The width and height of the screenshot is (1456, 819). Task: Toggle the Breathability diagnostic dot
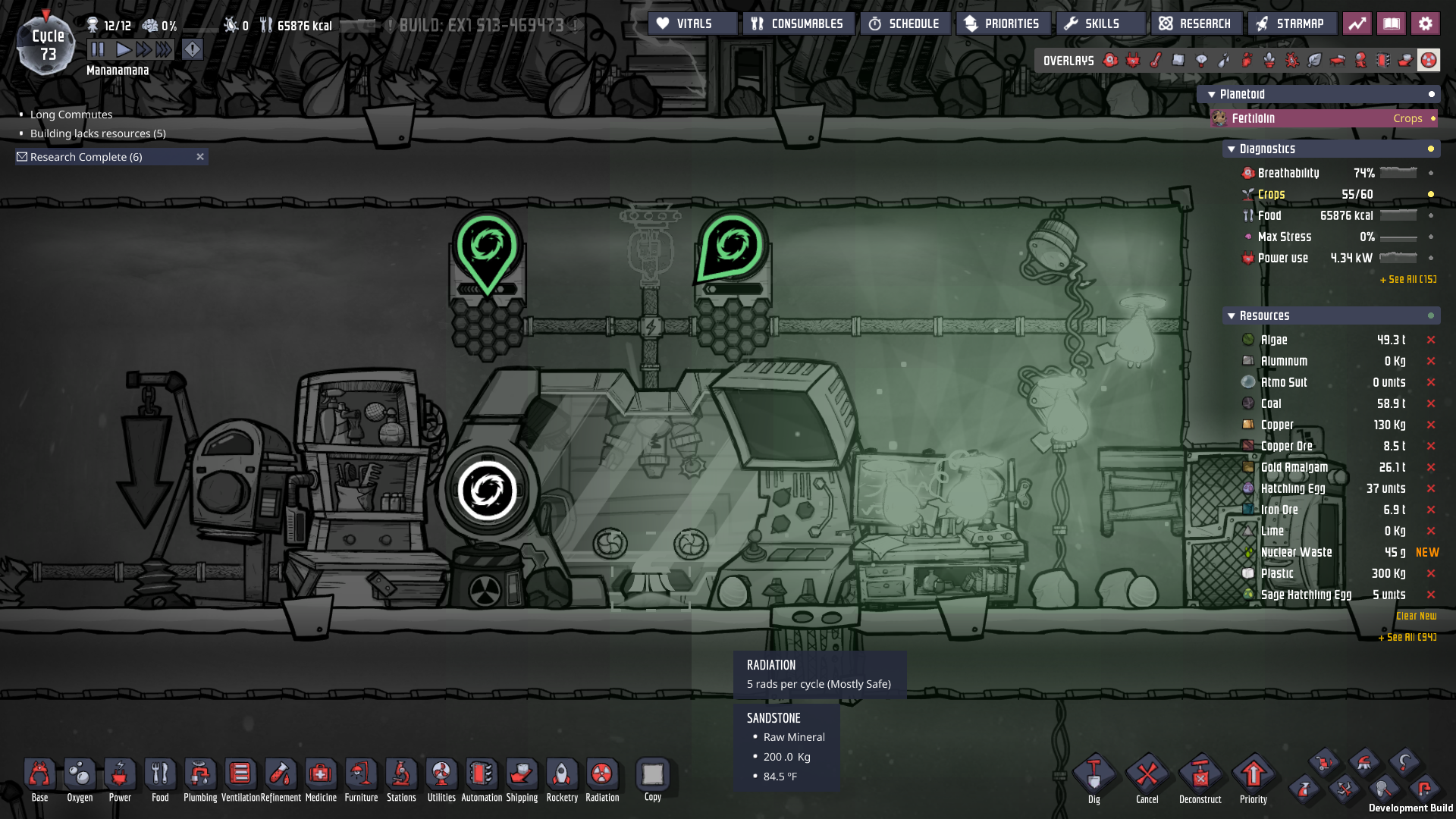point(1432,173)
